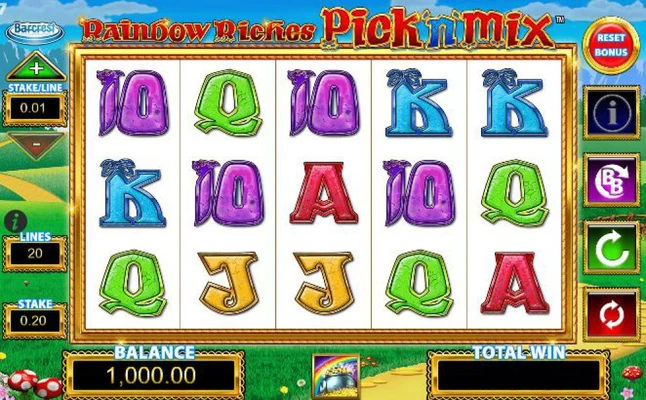Open the blue info paytable button
The width and height of the screenshot is (646, 400).
click(x=611, y=113)
